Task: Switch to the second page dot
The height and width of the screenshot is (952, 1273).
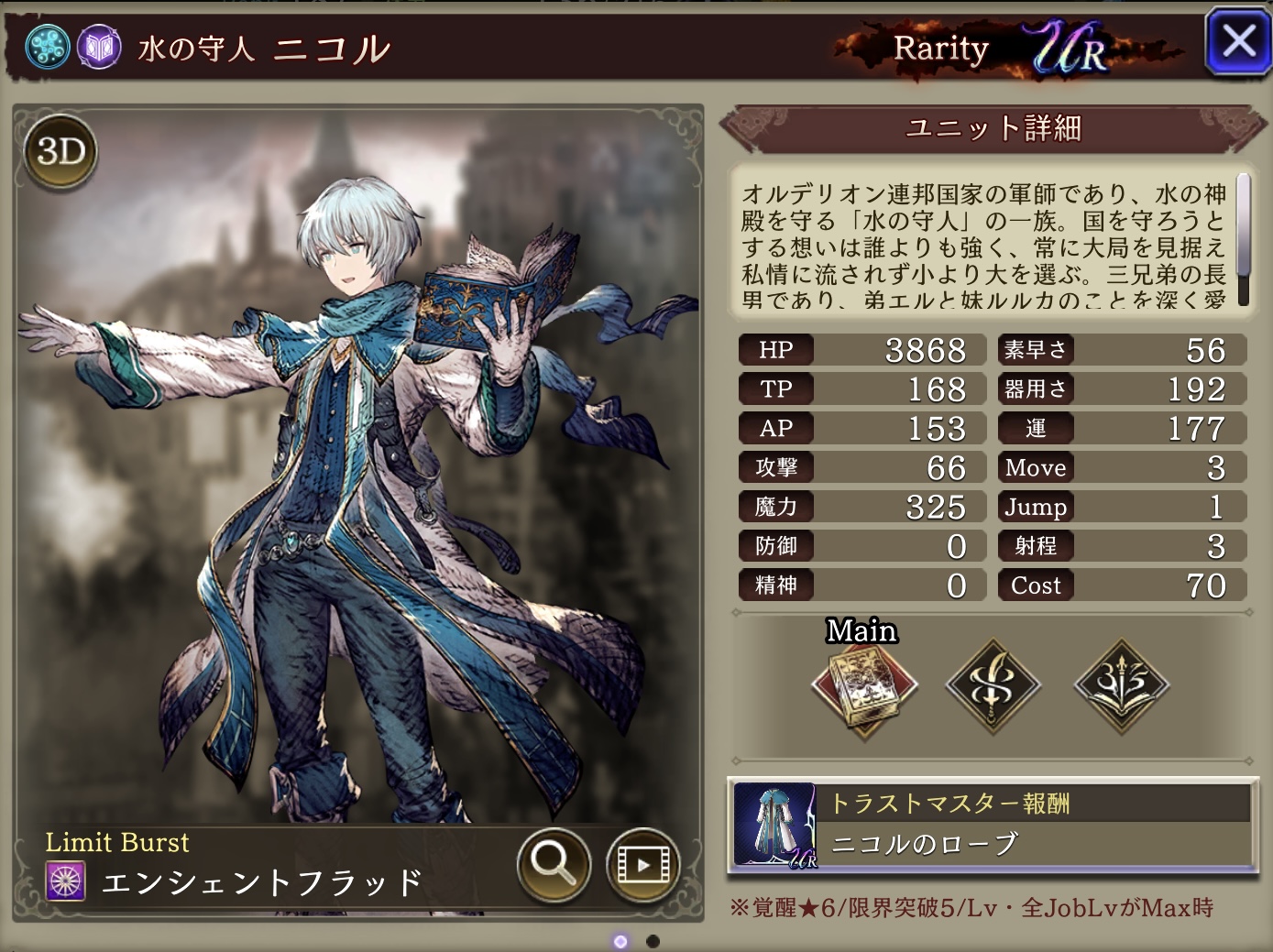Action: [653, 941]
